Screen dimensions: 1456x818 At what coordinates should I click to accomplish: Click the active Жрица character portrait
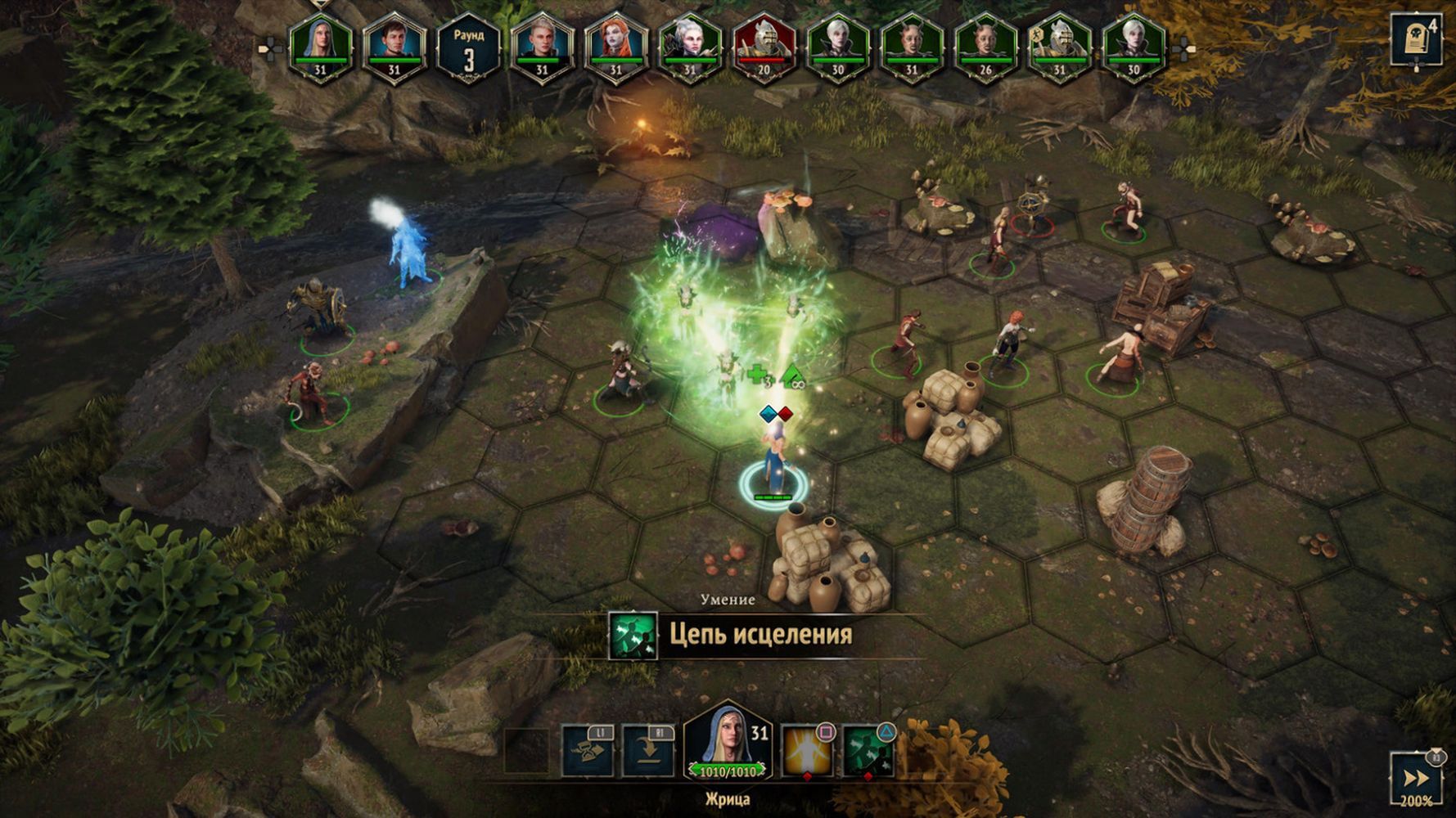726,742
